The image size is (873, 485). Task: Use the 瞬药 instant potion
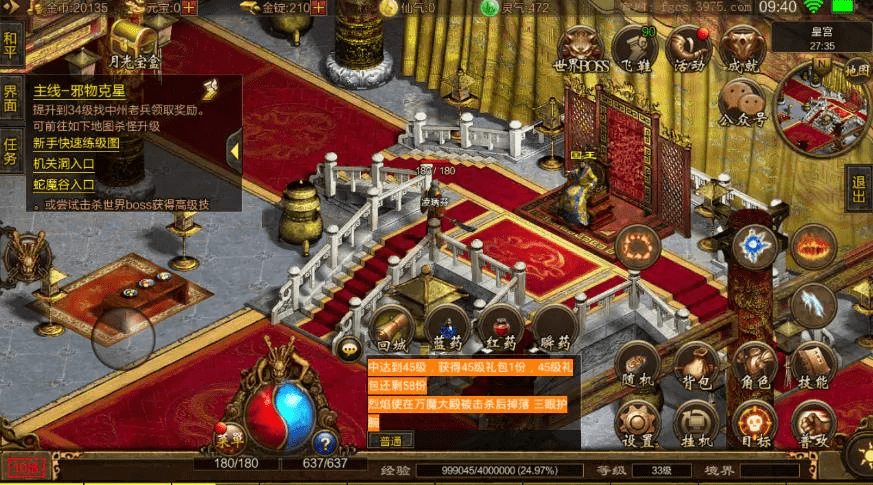point(553,327)
